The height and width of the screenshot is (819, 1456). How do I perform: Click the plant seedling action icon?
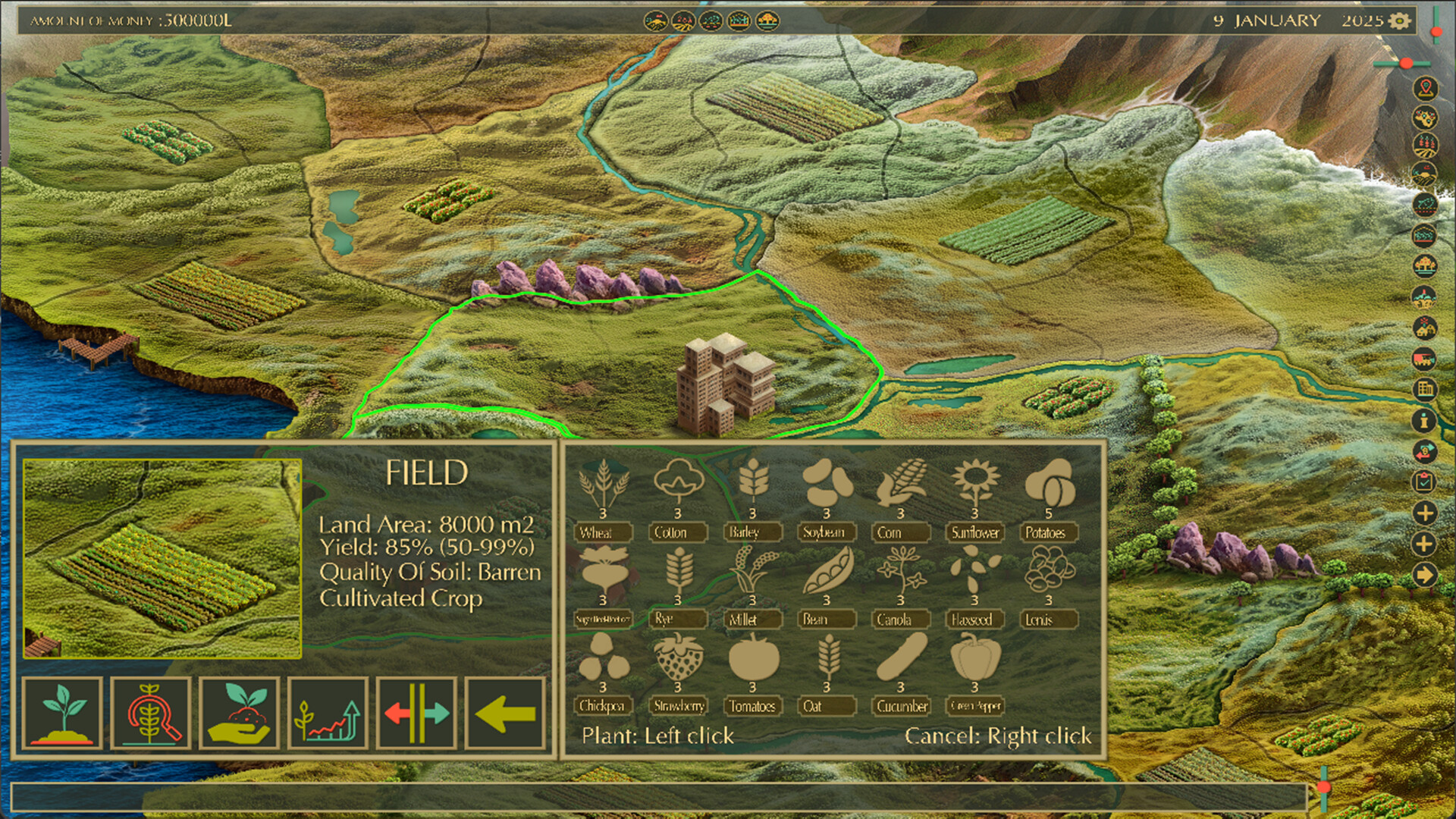click(x=63, y=714)
